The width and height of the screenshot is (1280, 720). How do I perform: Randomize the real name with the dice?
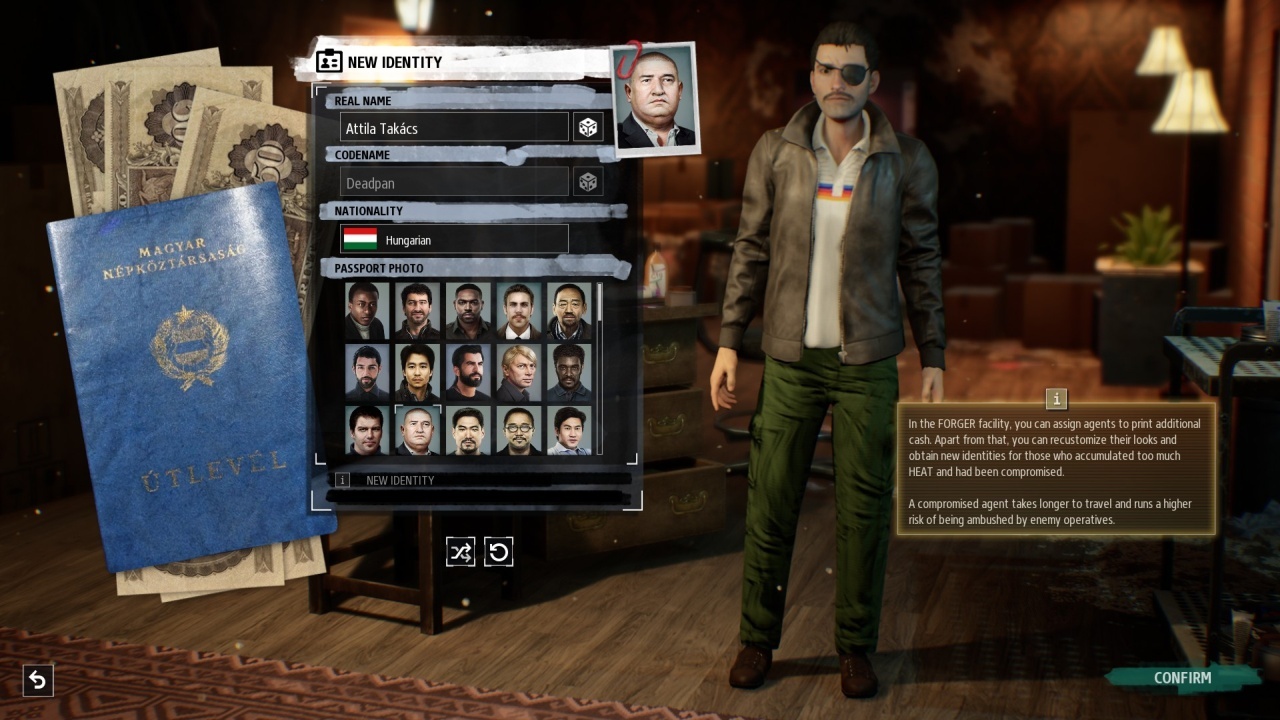[588, 127]
